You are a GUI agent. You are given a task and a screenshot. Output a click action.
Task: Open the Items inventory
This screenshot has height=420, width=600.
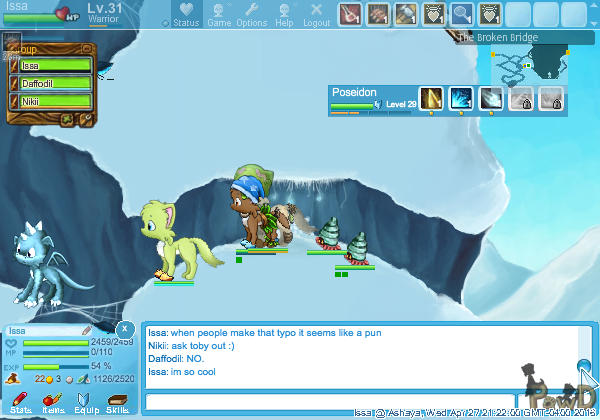tap(53, 403)
